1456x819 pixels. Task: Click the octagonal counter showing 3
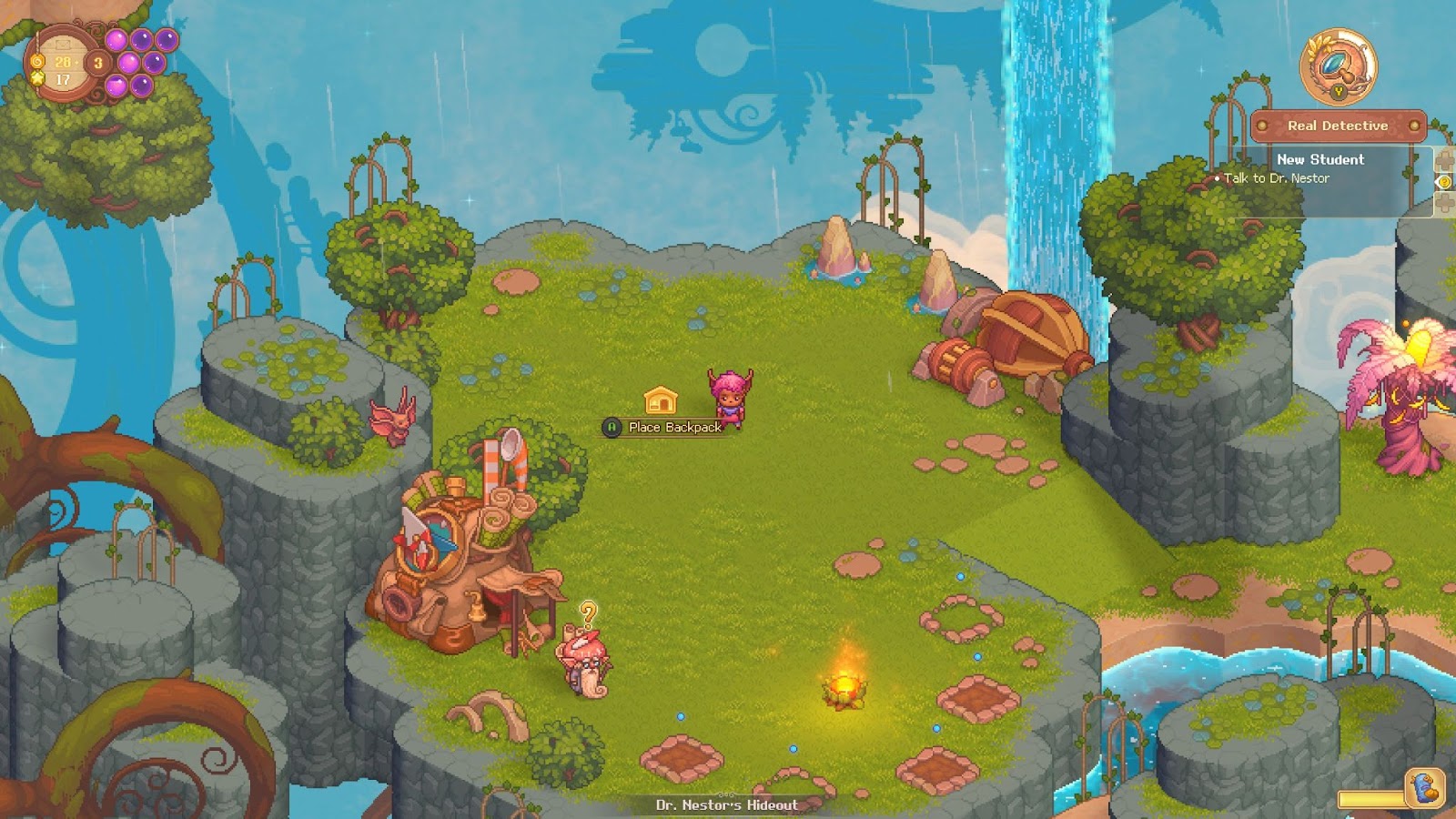click(x=98, y=64)
